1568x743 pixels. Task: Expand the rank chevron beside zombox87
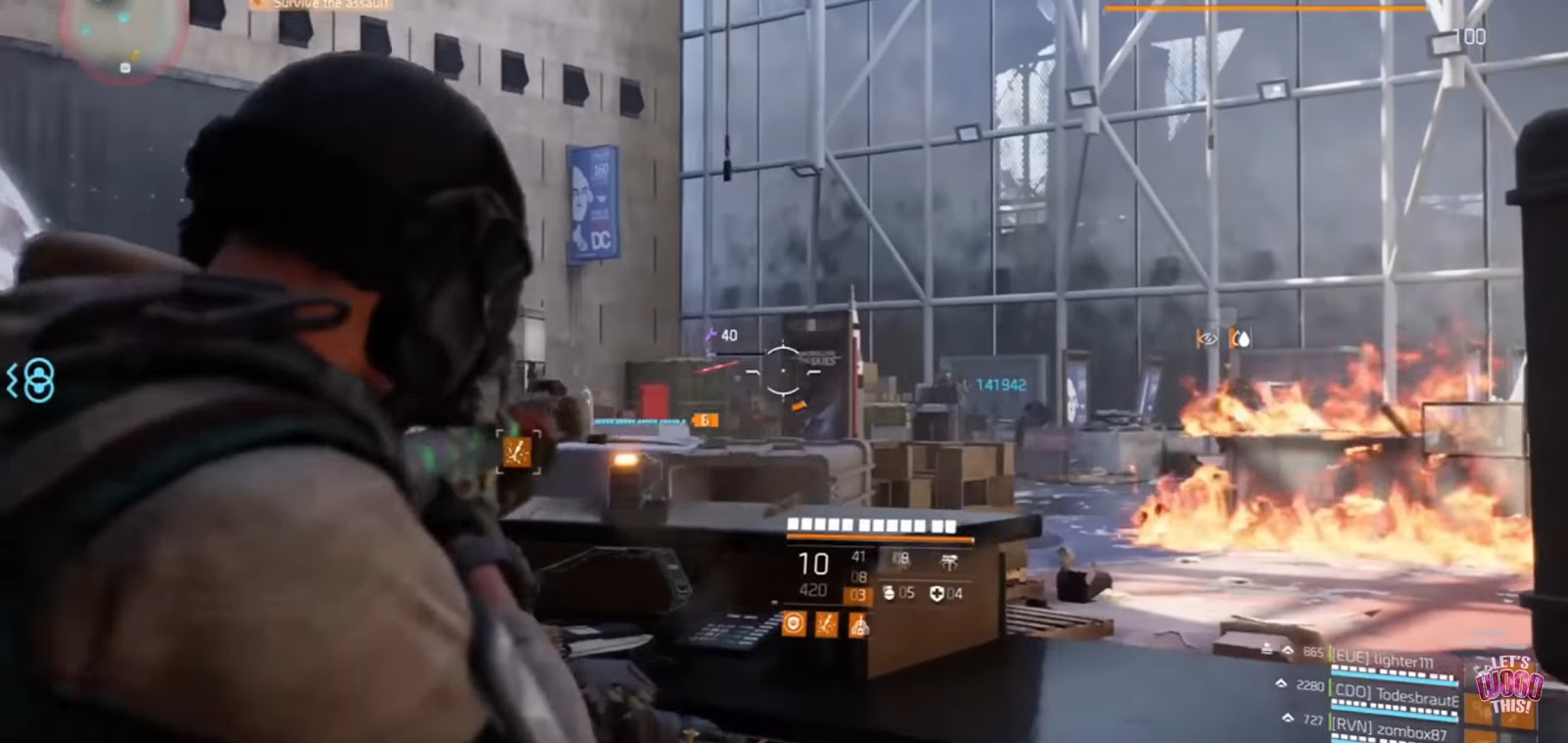coord(1289,718)
